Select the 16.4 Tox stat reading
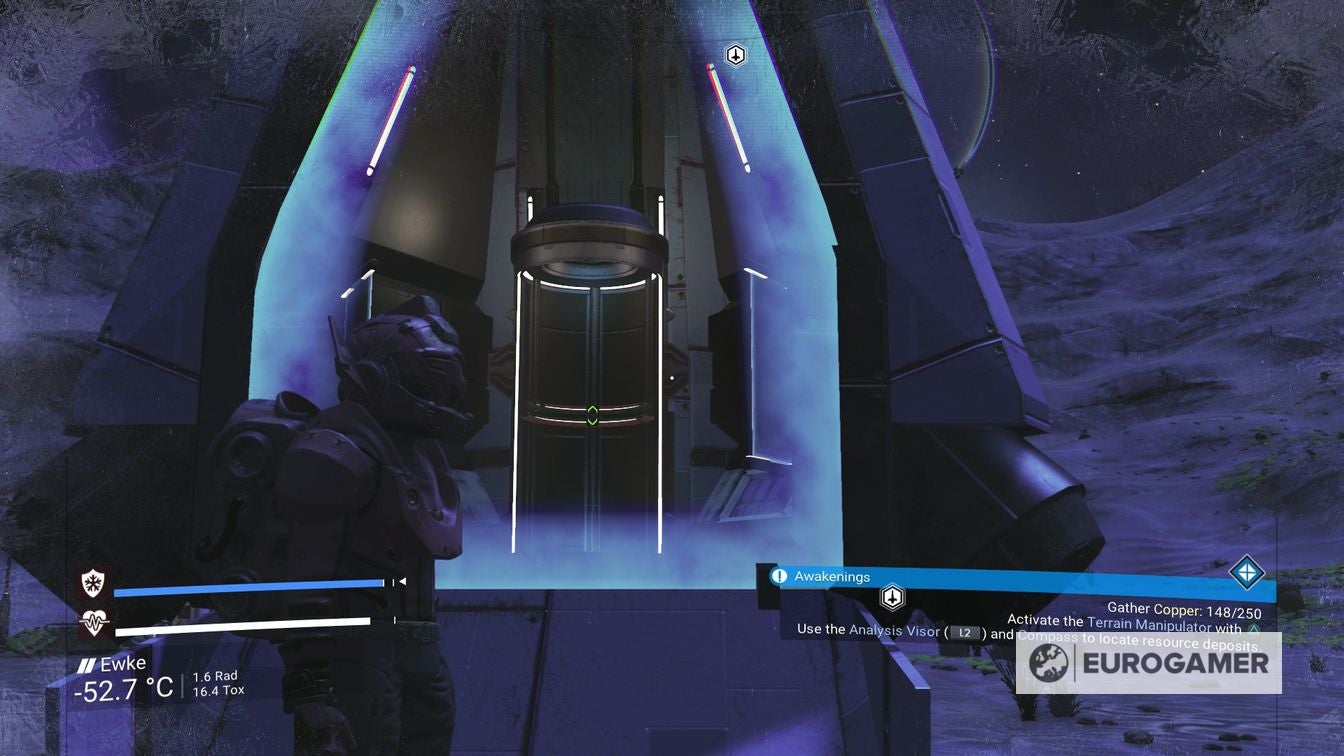The height and width of the screenshot is (756, 1344). click(x=216, y=690)
